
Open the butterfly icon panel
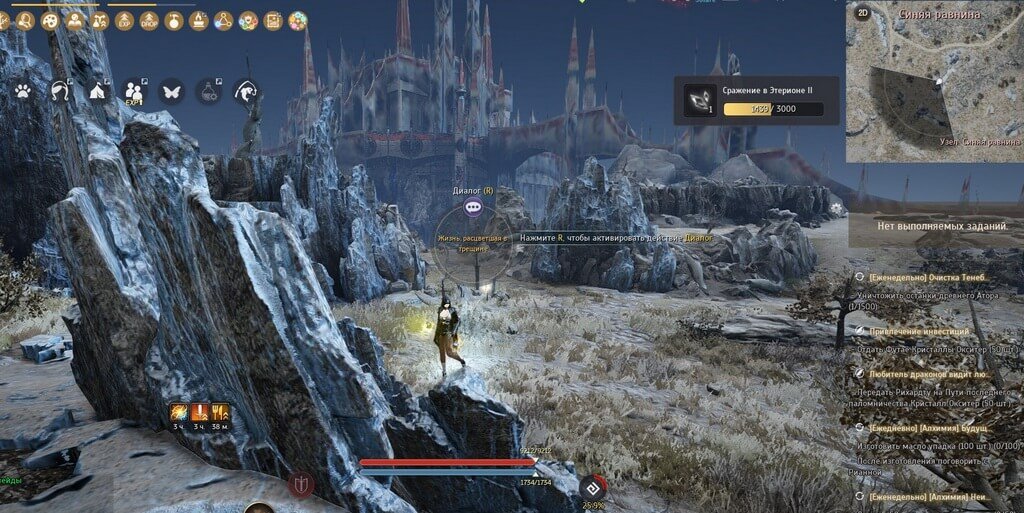click(171, 91)
